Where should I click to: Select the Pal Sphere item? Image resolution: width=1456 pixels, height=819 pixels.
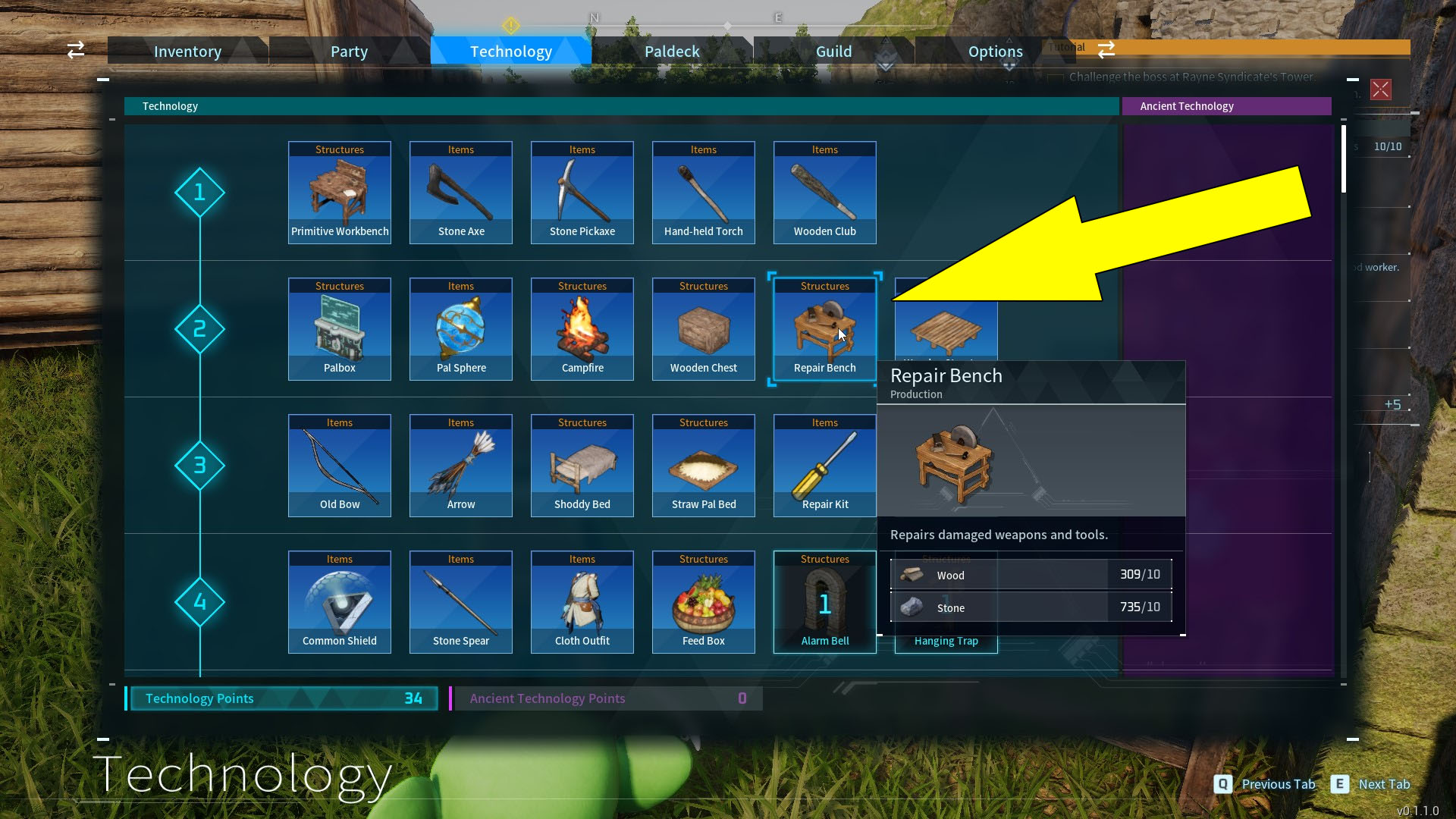click(460, 328)
